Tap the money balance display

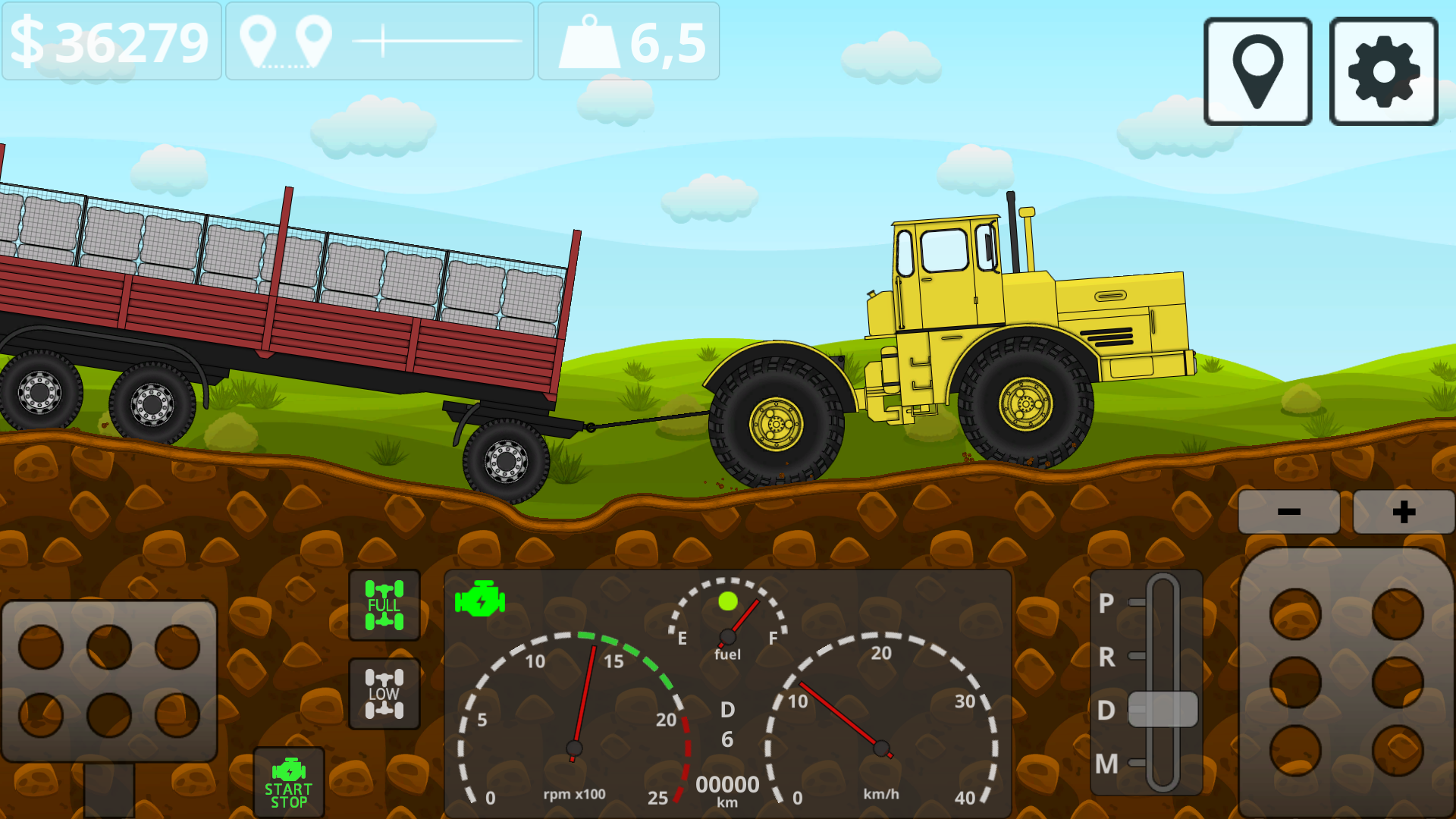[x=110, y=42]
